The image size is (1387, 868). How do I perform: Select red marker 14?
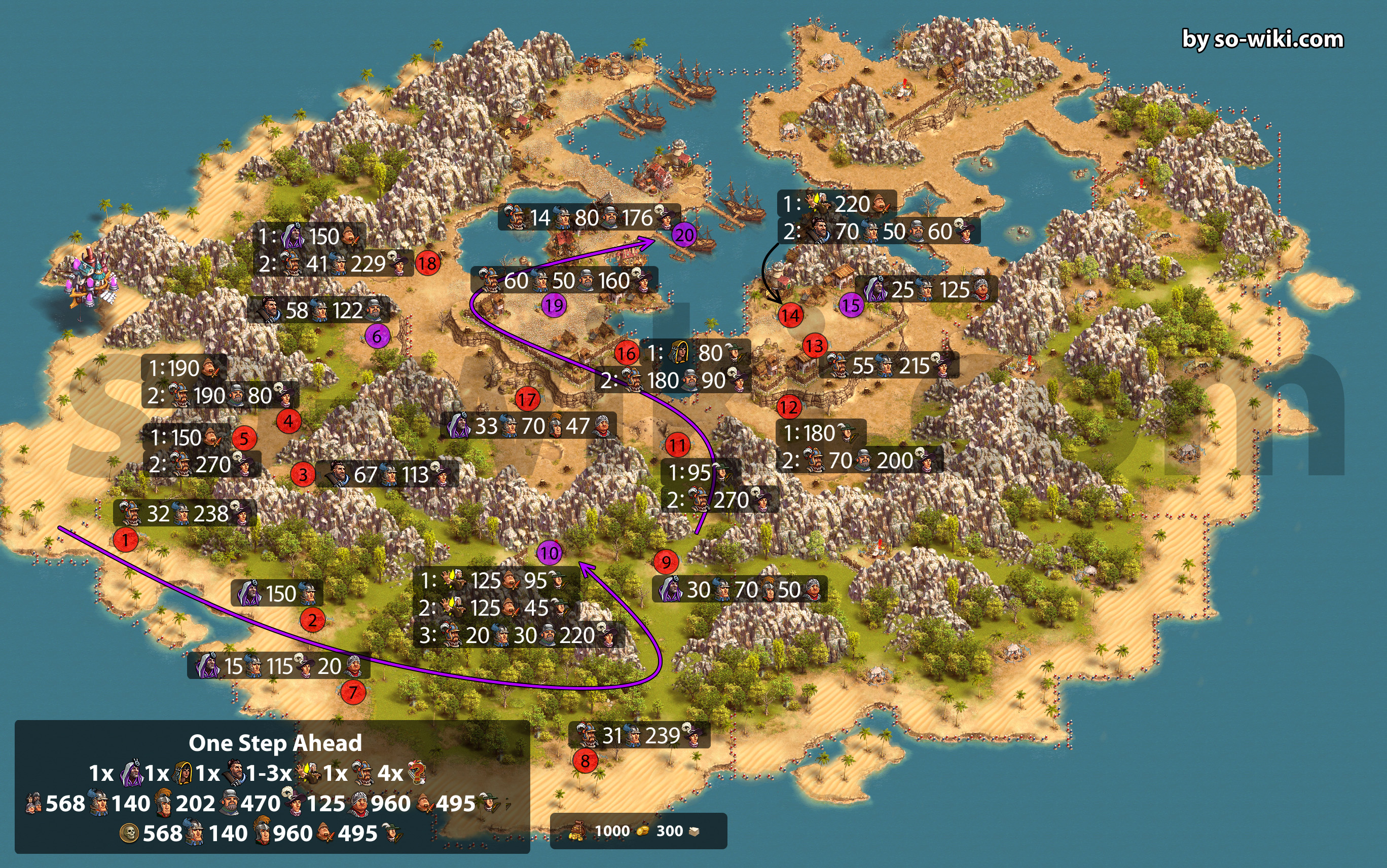790,315
